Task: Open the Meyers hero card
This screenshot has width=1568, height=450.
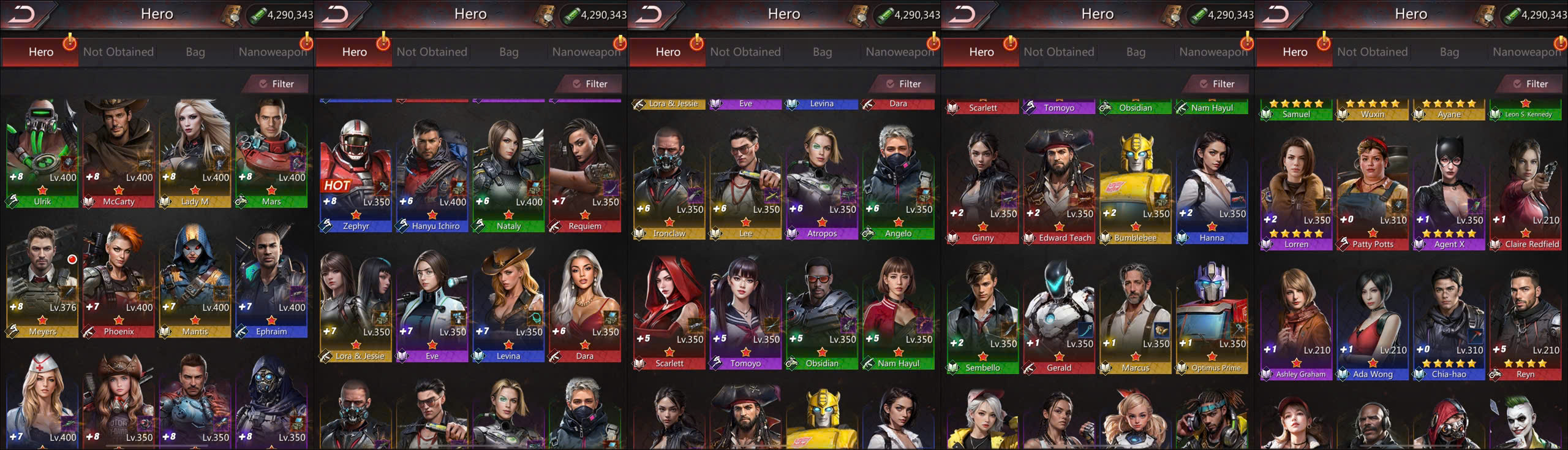Action: click(x=42, y=282)
